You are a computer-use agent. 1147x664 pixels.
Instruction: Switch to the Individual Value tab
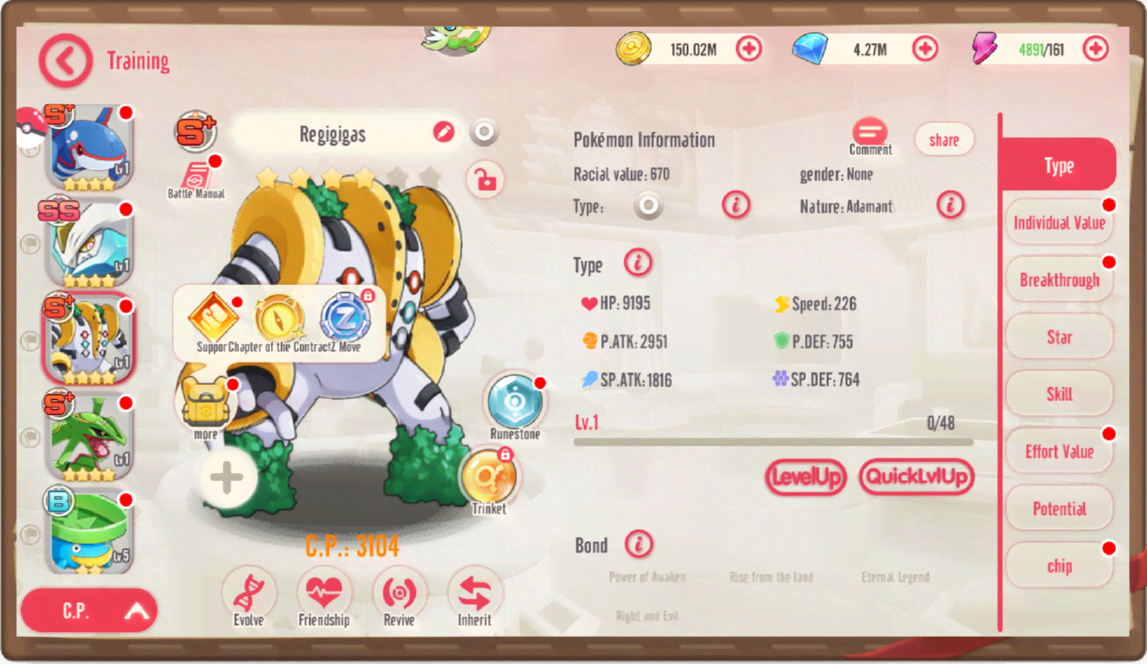tap(1059, 223)
